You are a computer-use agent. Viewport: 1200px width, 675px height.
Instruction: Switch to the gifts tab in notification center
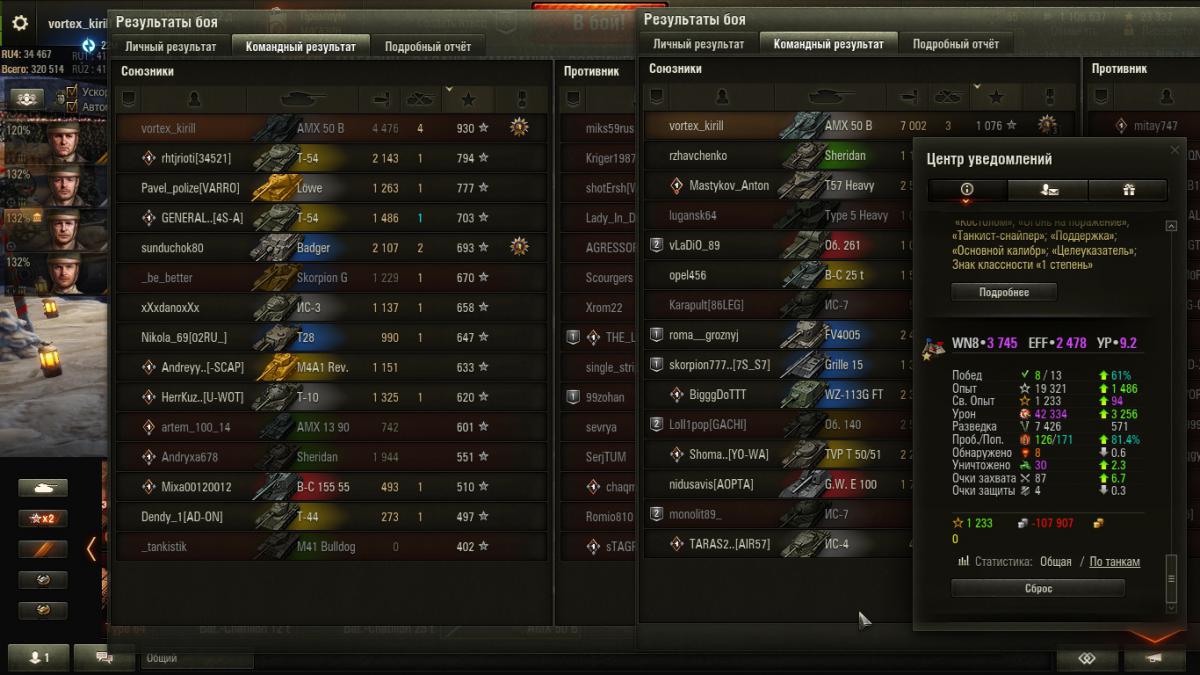1129,190
